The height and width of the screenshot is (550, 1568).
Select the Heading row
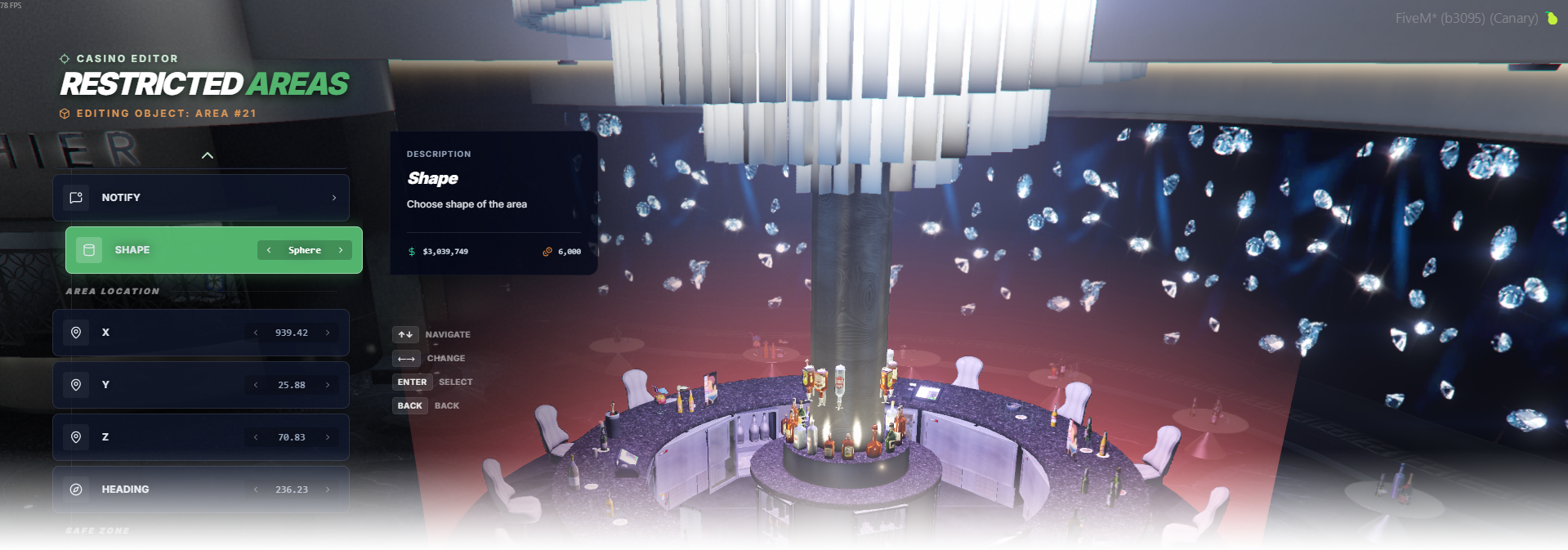pos(163,490)
